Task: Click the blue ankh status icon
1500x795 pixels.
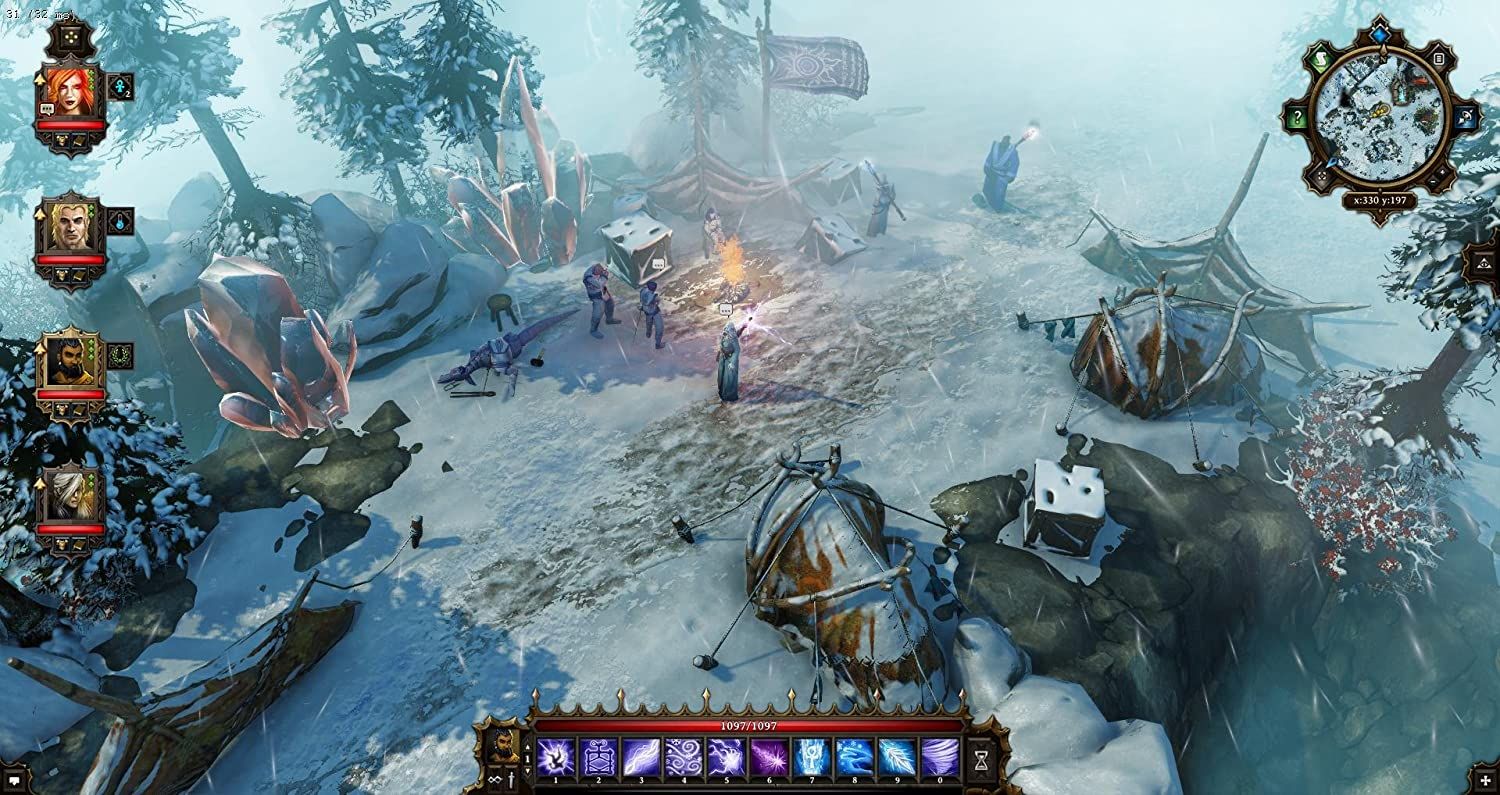Action: click(120, 86)
